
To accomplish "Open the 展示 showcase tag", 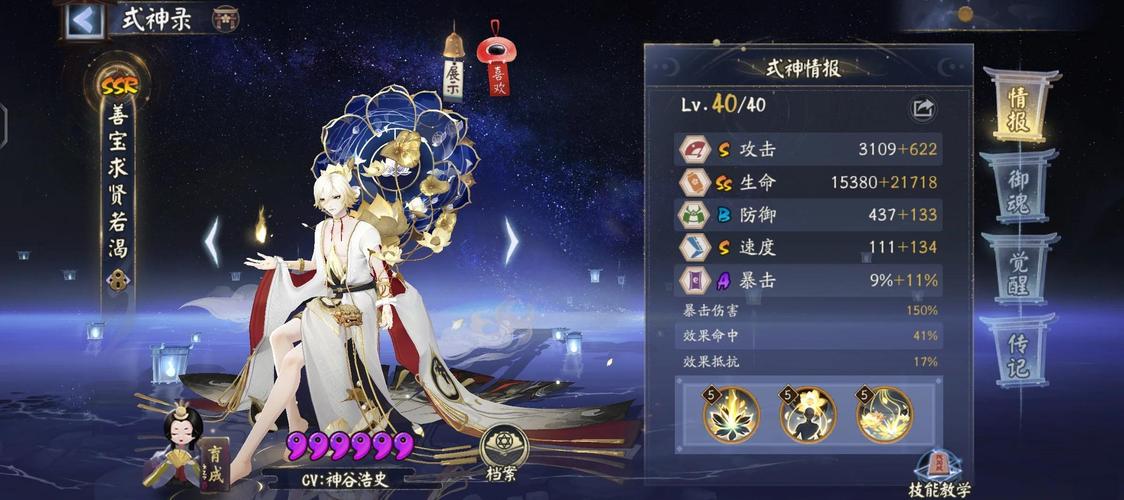I will (x=453, y=71).
